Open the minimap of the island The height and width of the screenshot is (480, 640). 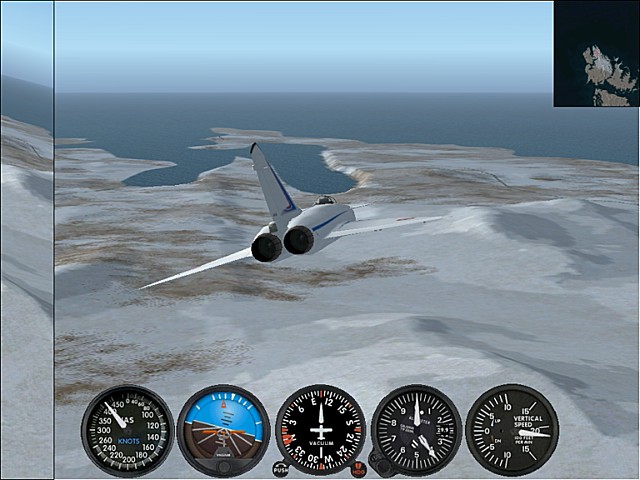pyautogui.click(x=596, y=53)
